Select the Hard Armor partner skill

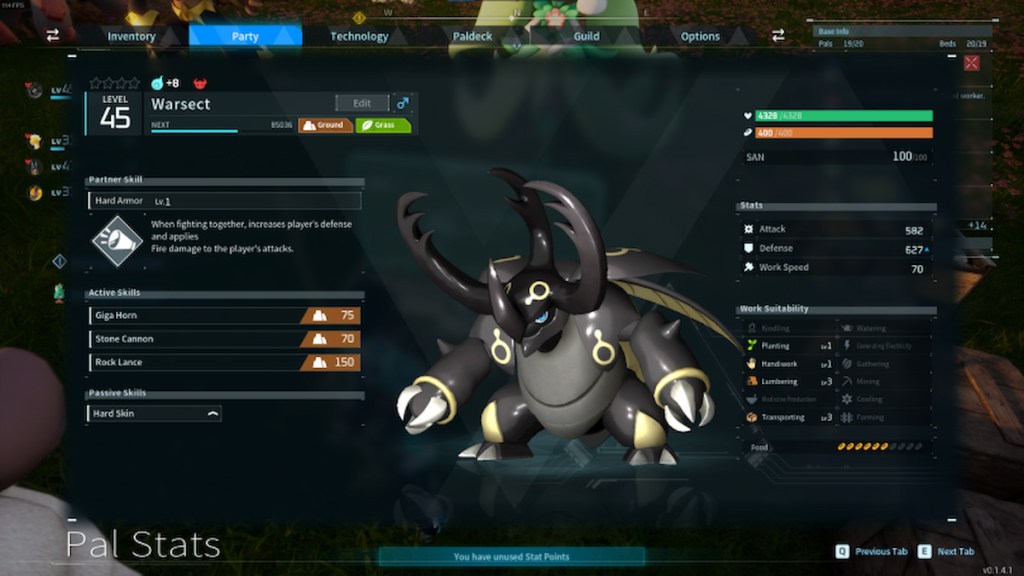224,201
